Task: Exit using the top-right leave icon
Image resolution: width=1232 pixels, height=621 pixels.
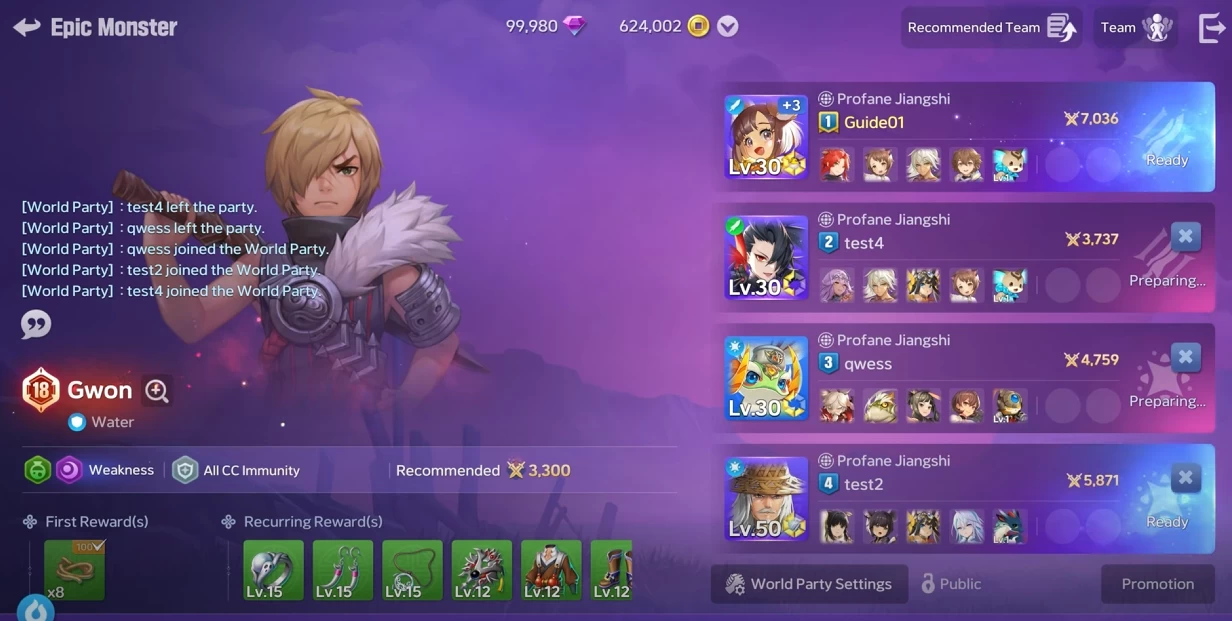Action: tap(1211, 28)
